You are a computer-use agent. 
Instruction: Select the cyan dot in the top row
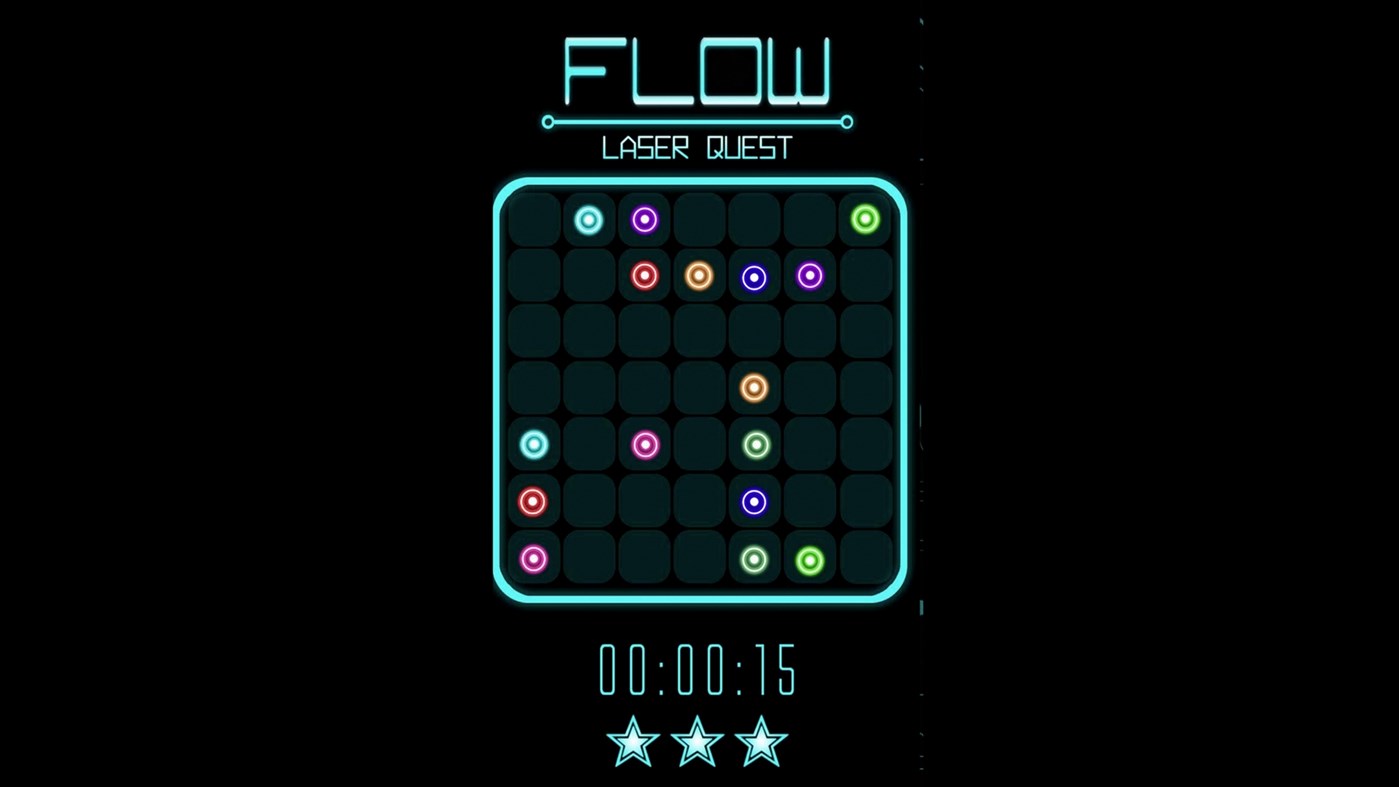coord(588,219)
